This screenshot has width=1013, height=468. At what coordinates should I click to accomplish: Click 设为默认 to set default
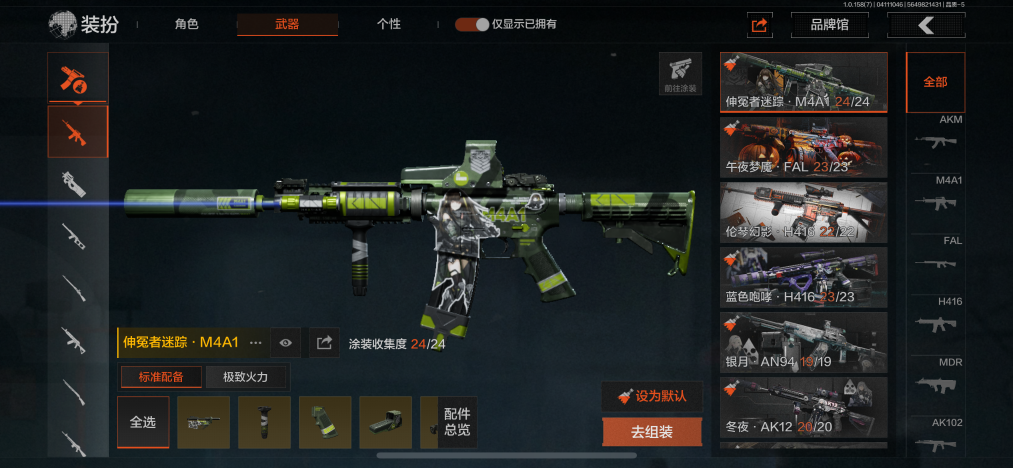[652, 395]
